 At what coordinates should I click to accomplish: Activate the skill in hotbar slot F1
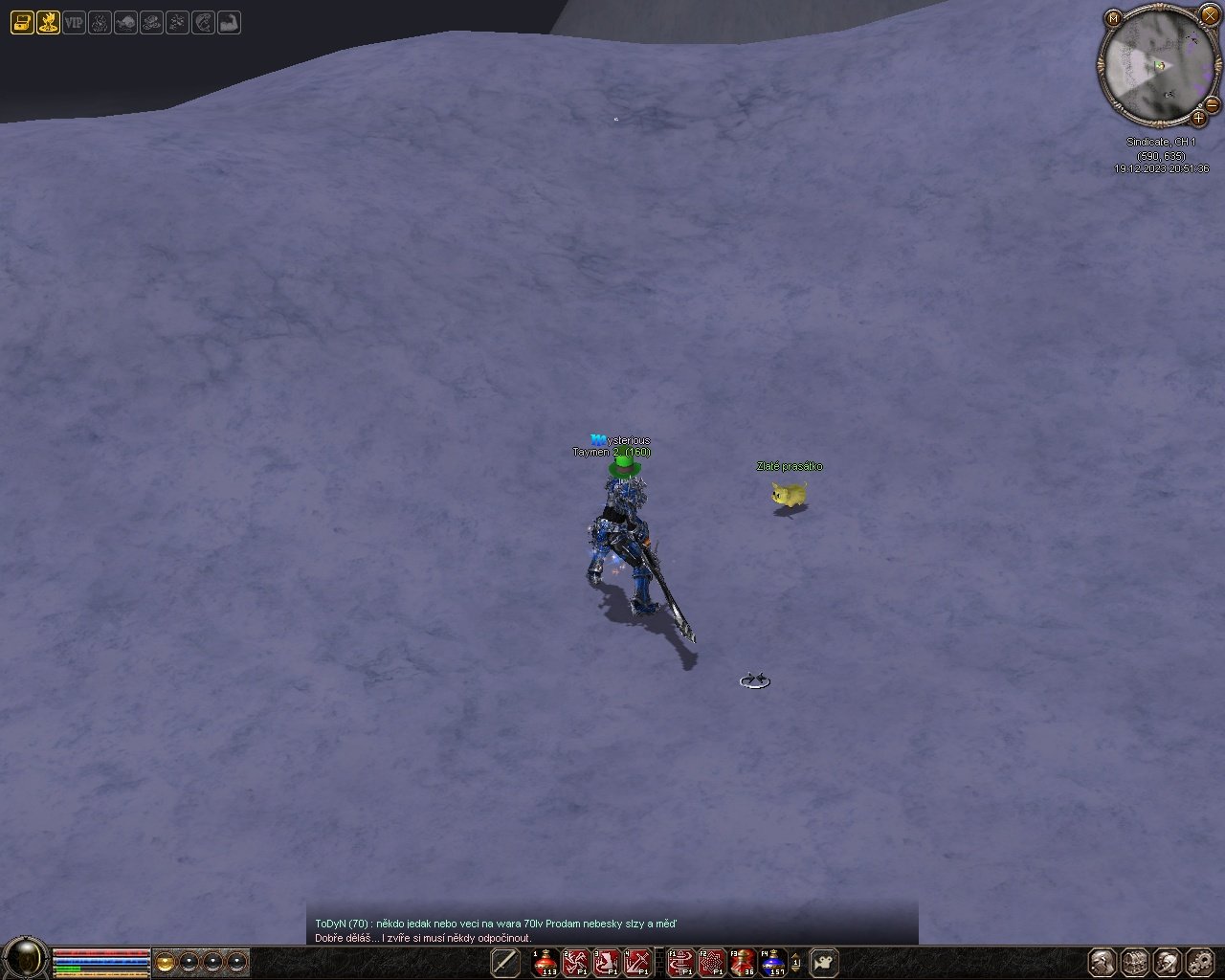[x=680, y=962]
